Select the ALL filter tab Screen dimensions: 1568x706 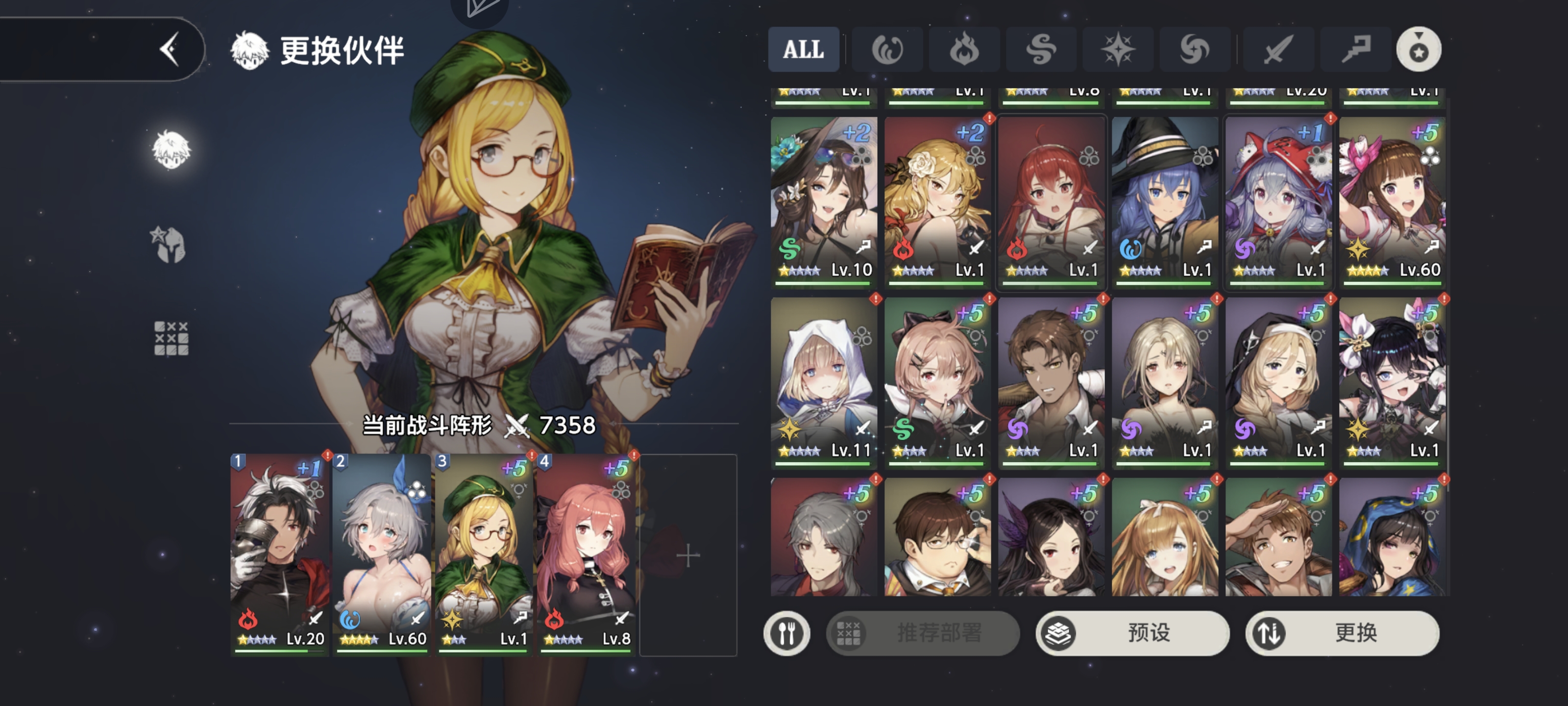[803, 50]
